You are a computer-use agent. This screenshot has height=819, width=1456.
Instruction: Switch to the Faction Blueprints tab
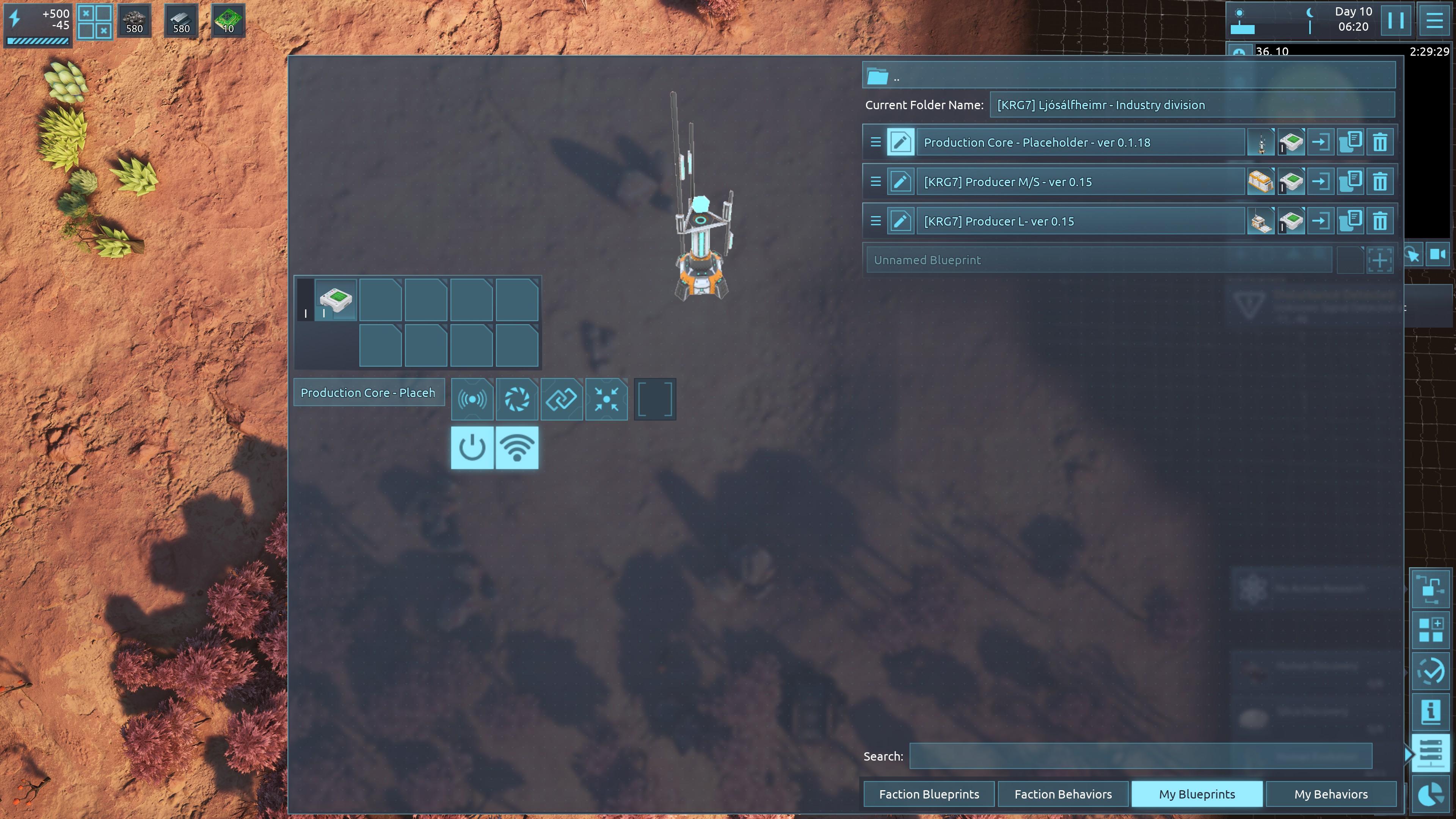click(x=929, y=794)
